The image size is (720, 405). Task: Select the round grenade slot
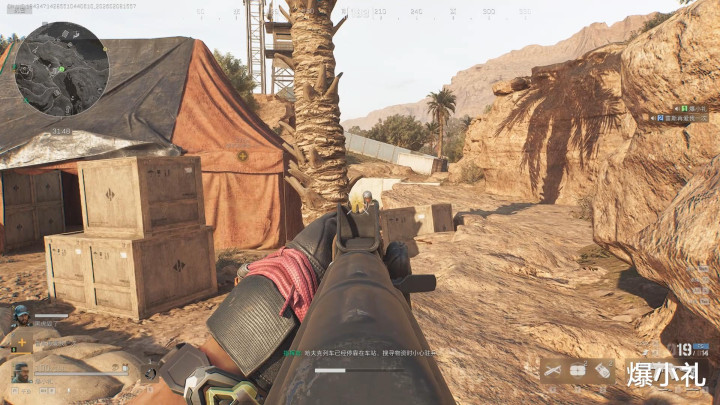577,371
